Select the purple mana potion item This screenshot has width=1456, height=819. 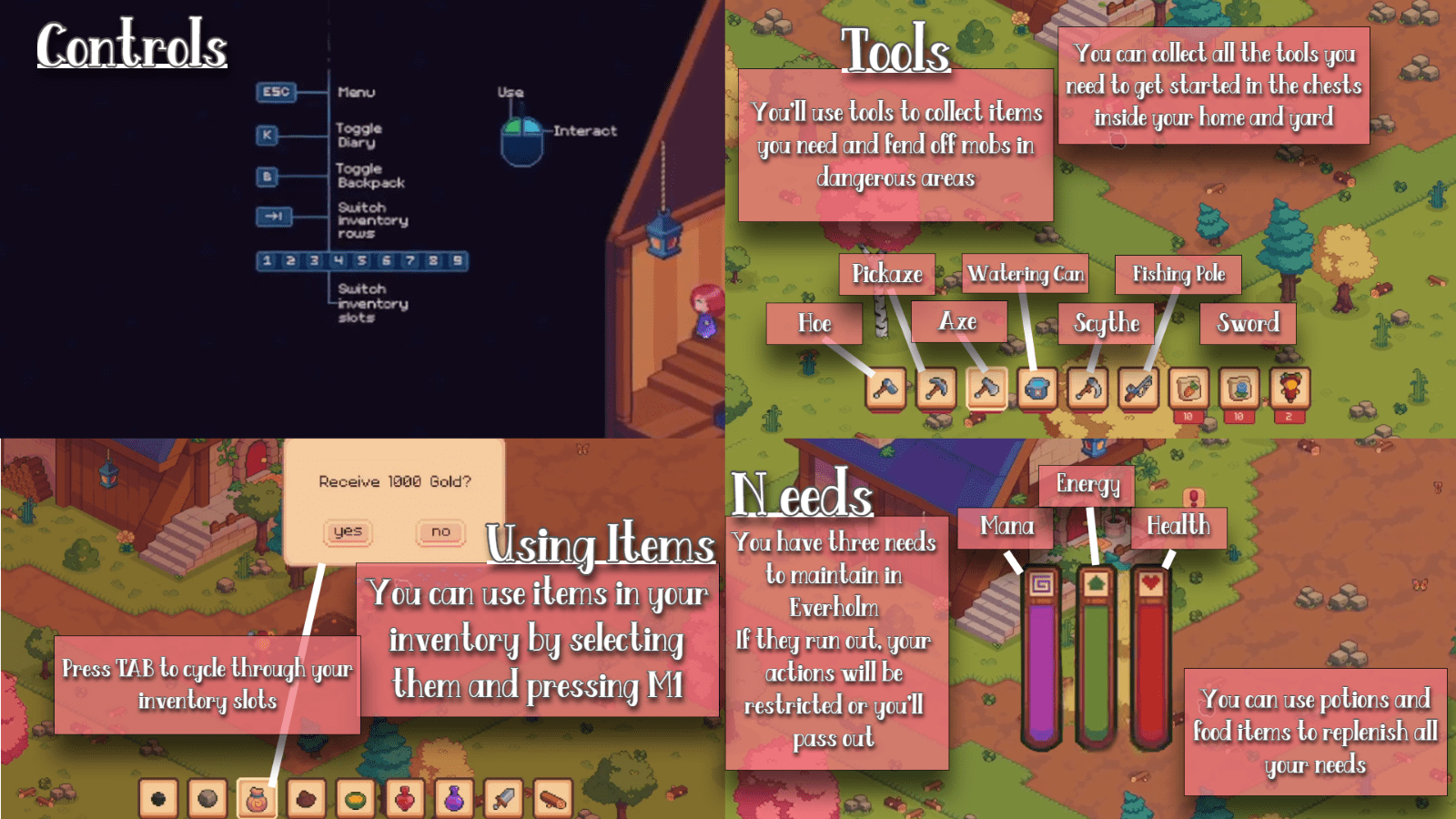(453, 799)
